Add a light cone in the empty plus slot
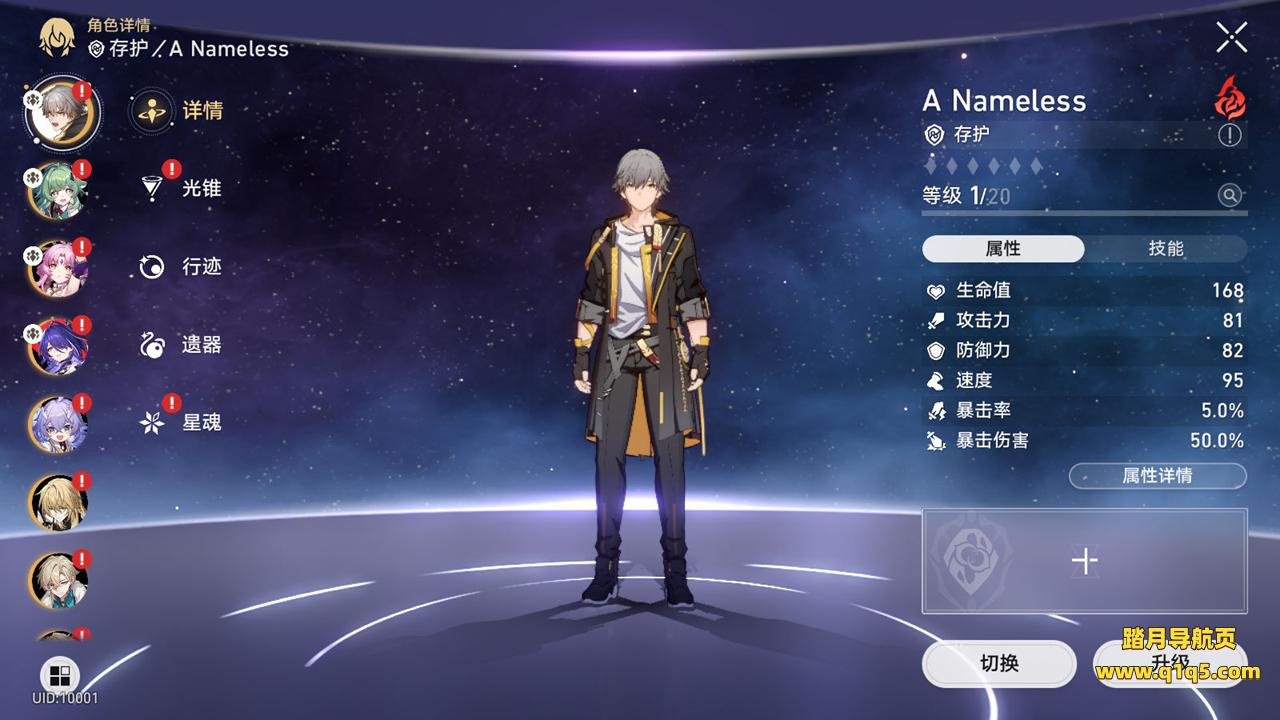1280x720 pixels. pos(1084,561)
